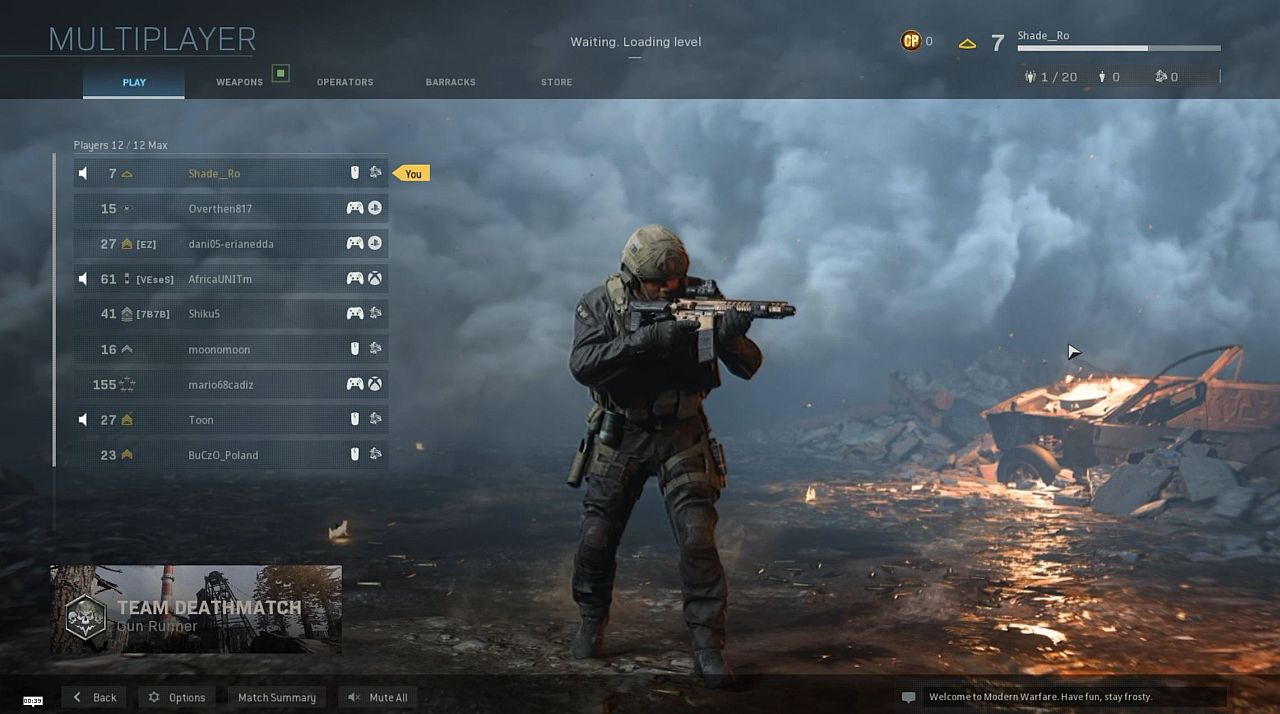
Task: Go to the Operators tab
Action: (345, 82)
